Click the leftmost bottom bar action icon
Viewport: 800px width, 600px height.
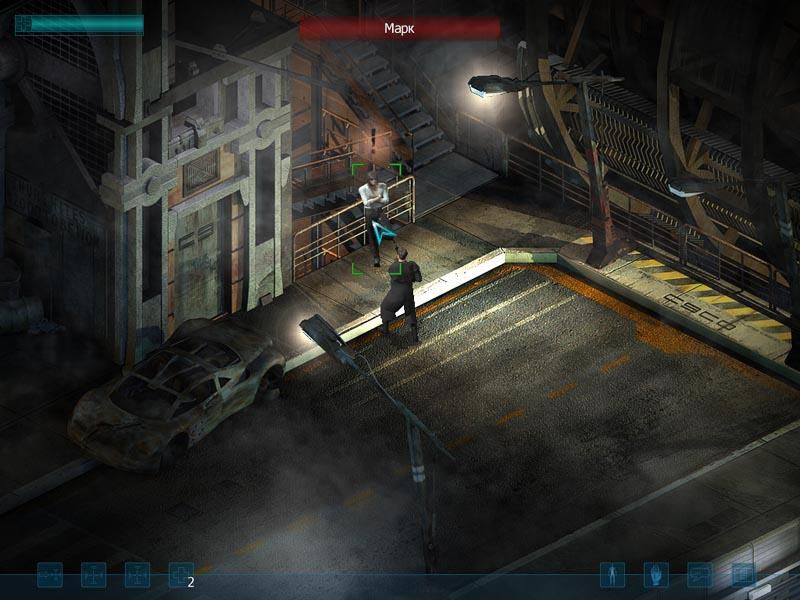[50, 575]
